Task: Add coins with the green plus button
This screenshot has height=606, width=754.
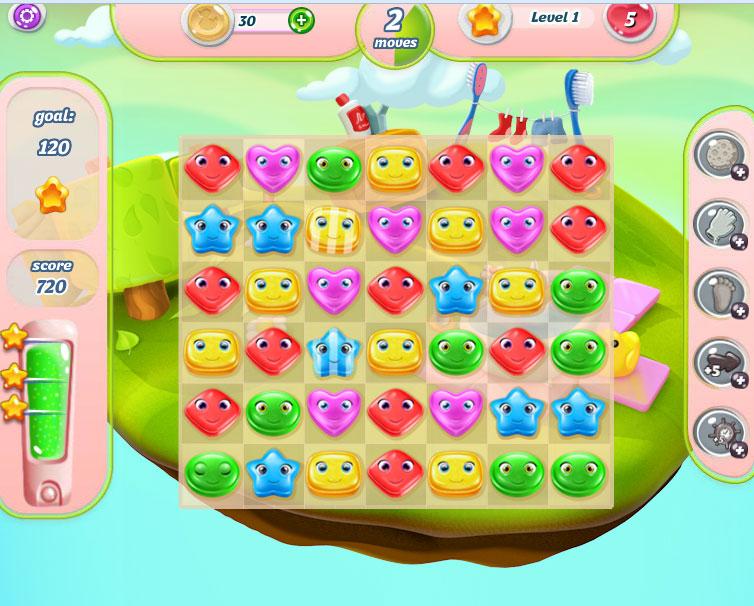Action: coord(300,20)
